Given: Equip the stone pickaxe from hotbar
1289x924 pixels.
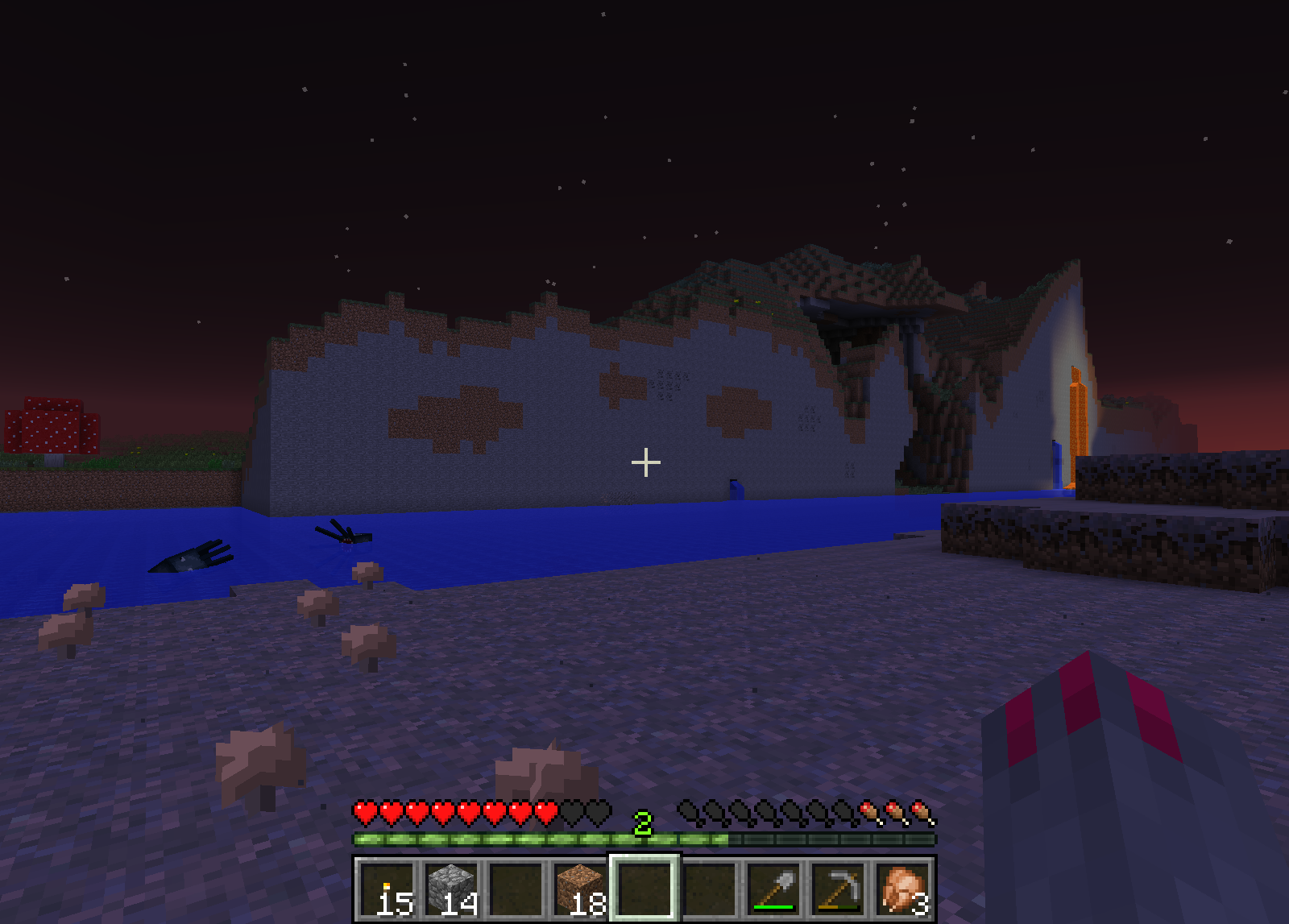Looking at the screenshot, I should pos(838,889).
